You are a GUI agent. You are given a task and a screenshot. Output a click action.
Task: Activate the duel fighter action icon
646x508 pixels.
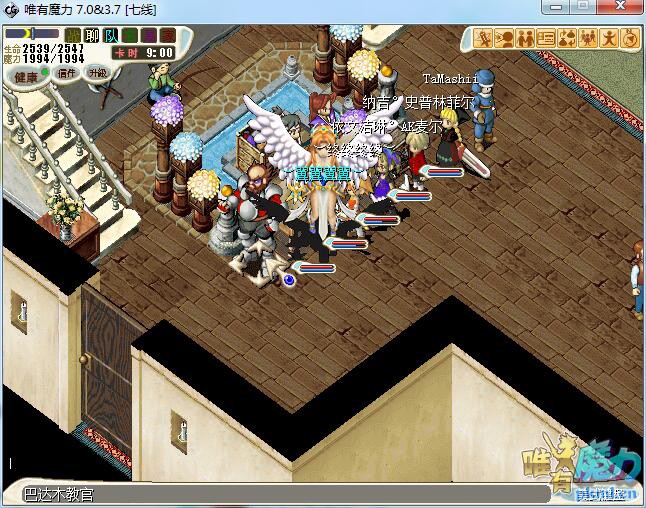[x=485, y=39]
